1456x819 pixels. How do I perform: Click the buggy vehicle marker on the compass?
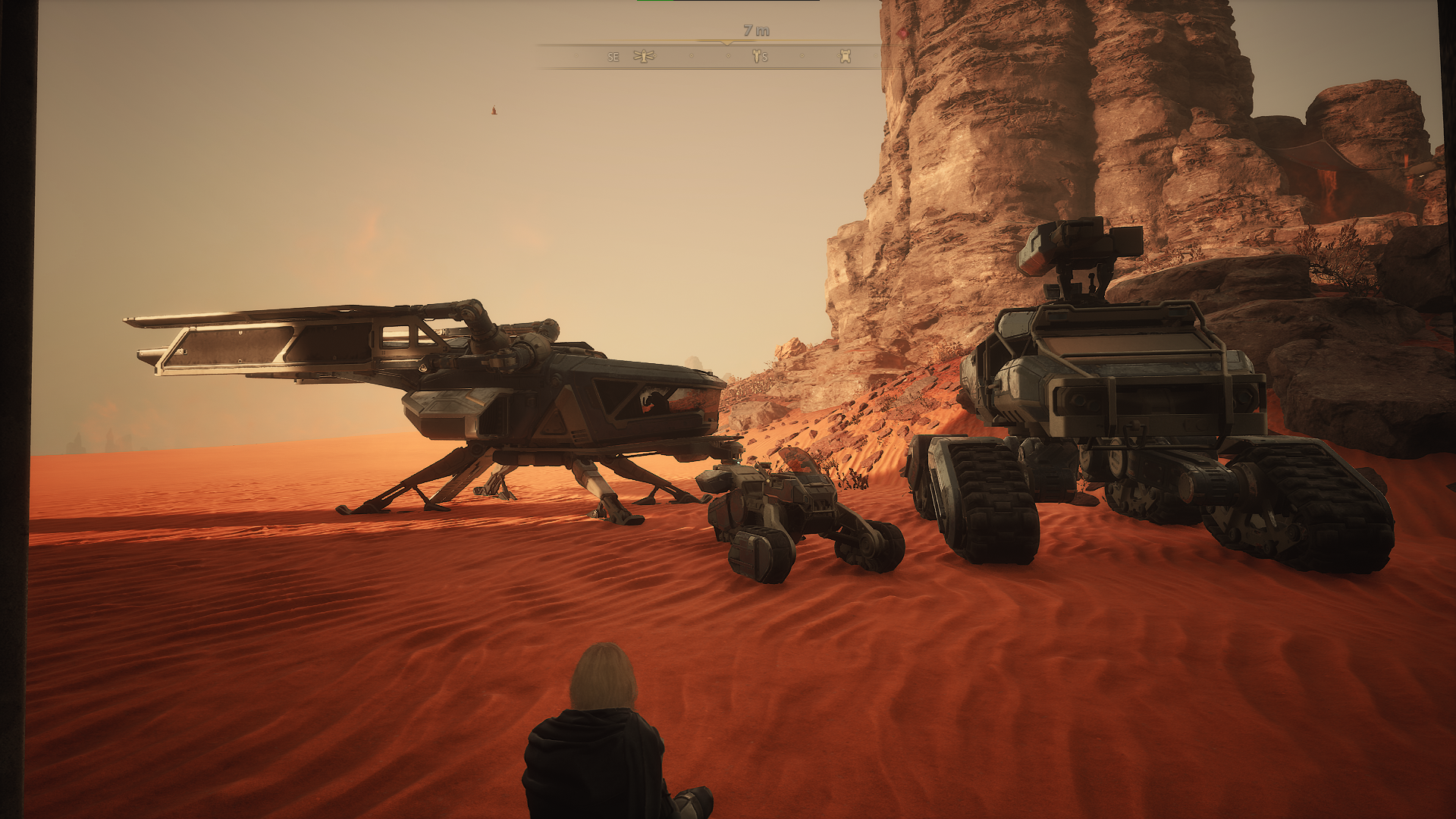[x=845, y=56]
